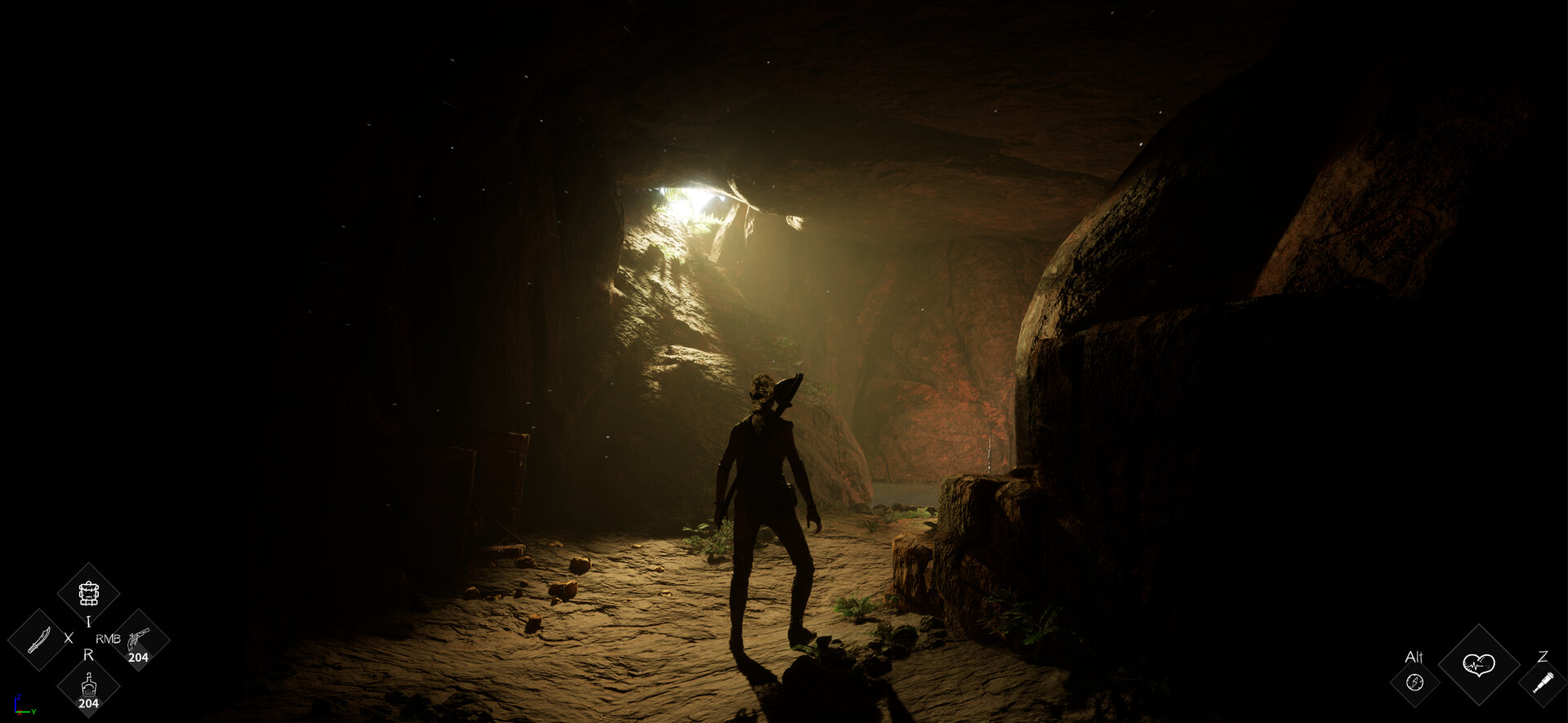1568x723 pixels.
Task: Open the compass icon above Alt
Action: tap(1414, 683)
